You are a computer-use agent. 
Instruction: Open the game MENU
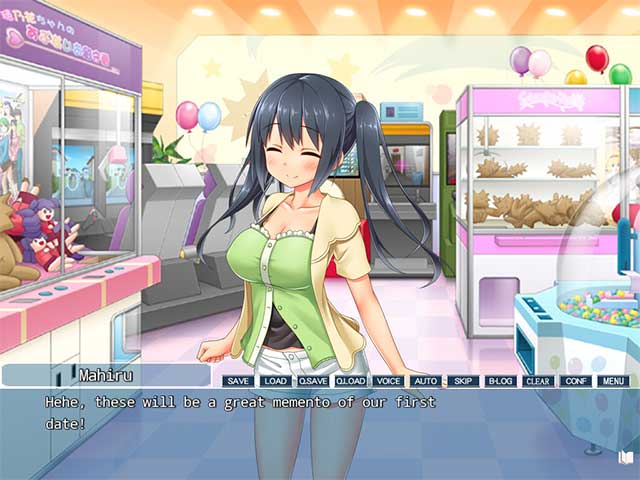click(x=612, y=381)
